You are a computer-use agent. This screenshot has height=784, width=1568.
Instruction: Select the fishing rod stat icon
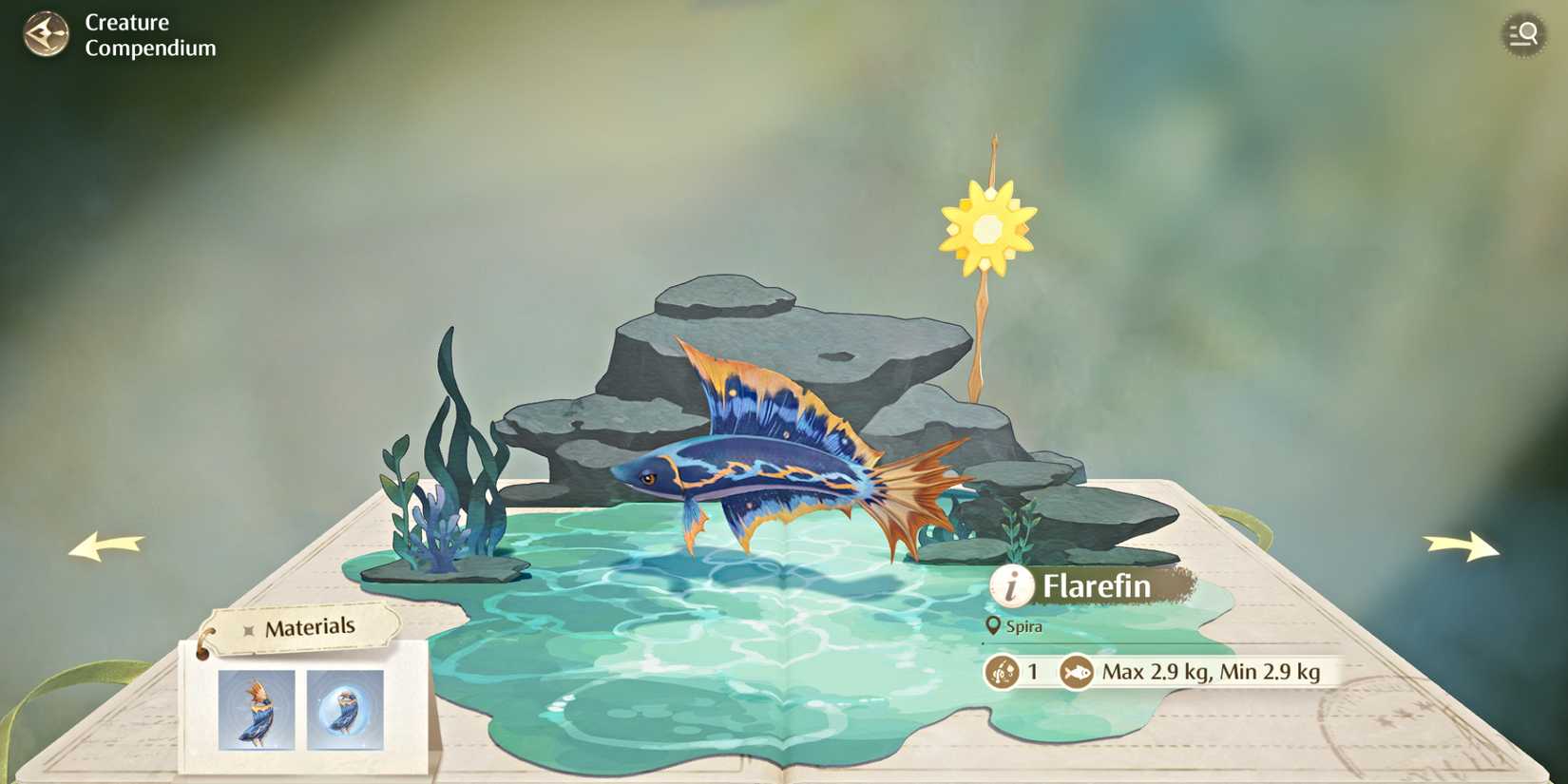(1001, 670)
